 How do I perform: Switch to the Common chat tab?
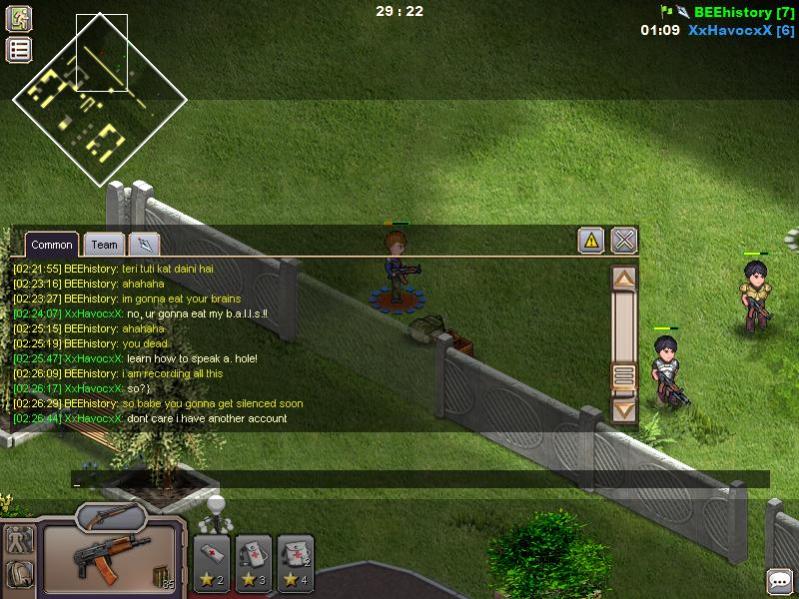click(51, 244)
